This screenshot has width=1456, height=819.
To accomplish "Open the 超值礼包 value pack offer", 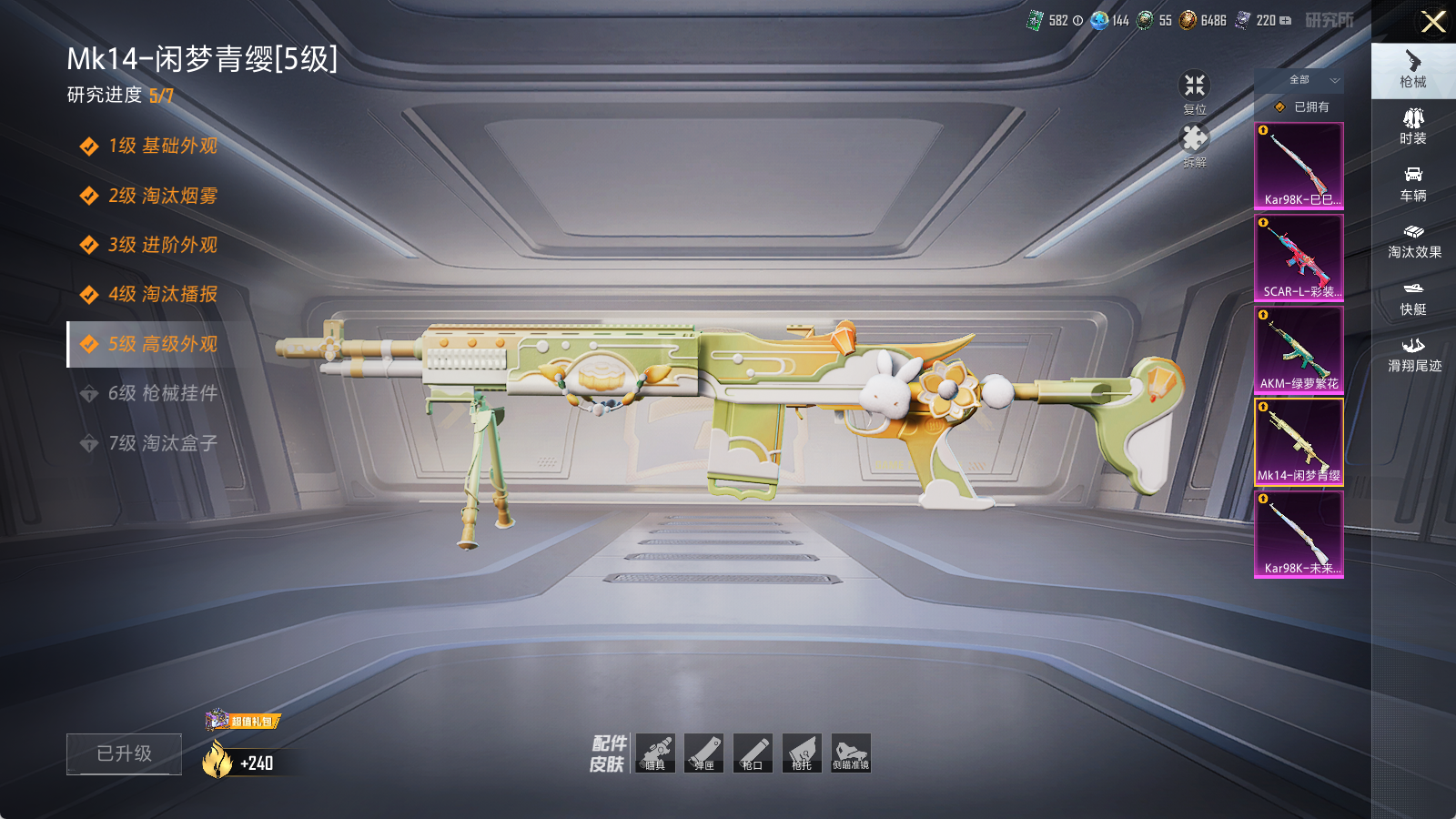I will click(244, 721).
